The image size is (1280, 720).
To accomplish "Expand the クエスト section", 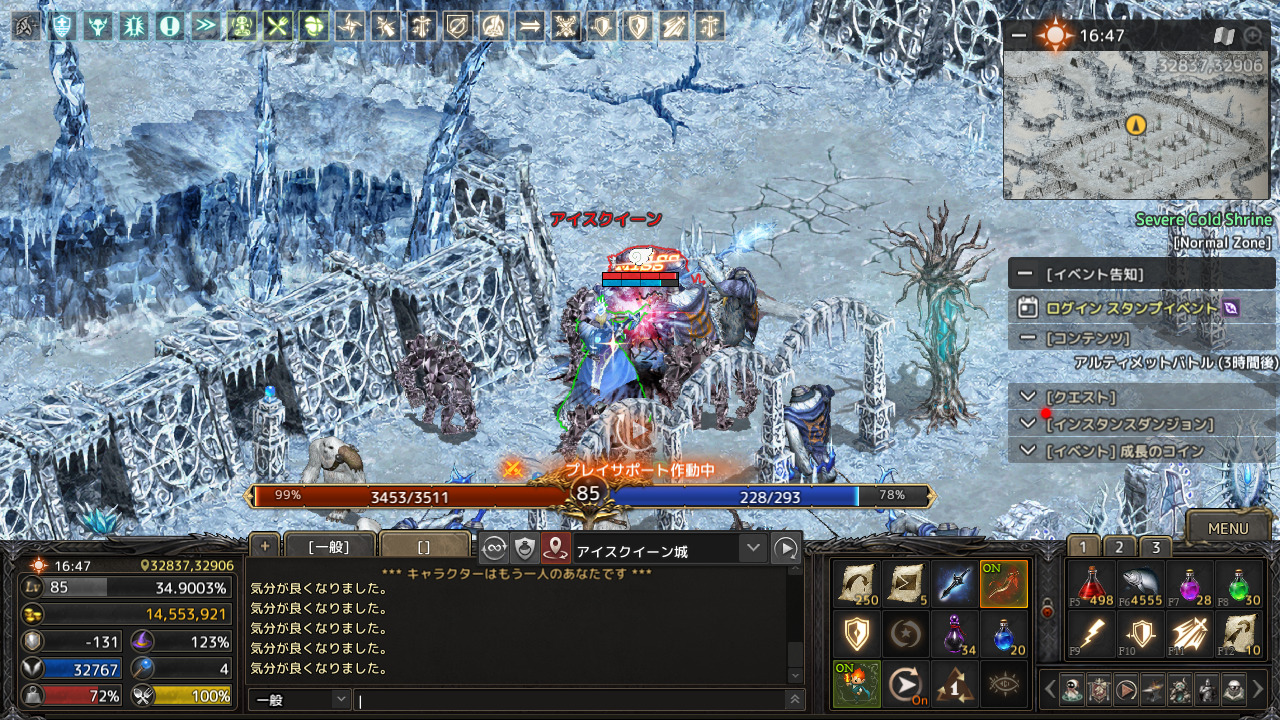I will click(1028, 397).
